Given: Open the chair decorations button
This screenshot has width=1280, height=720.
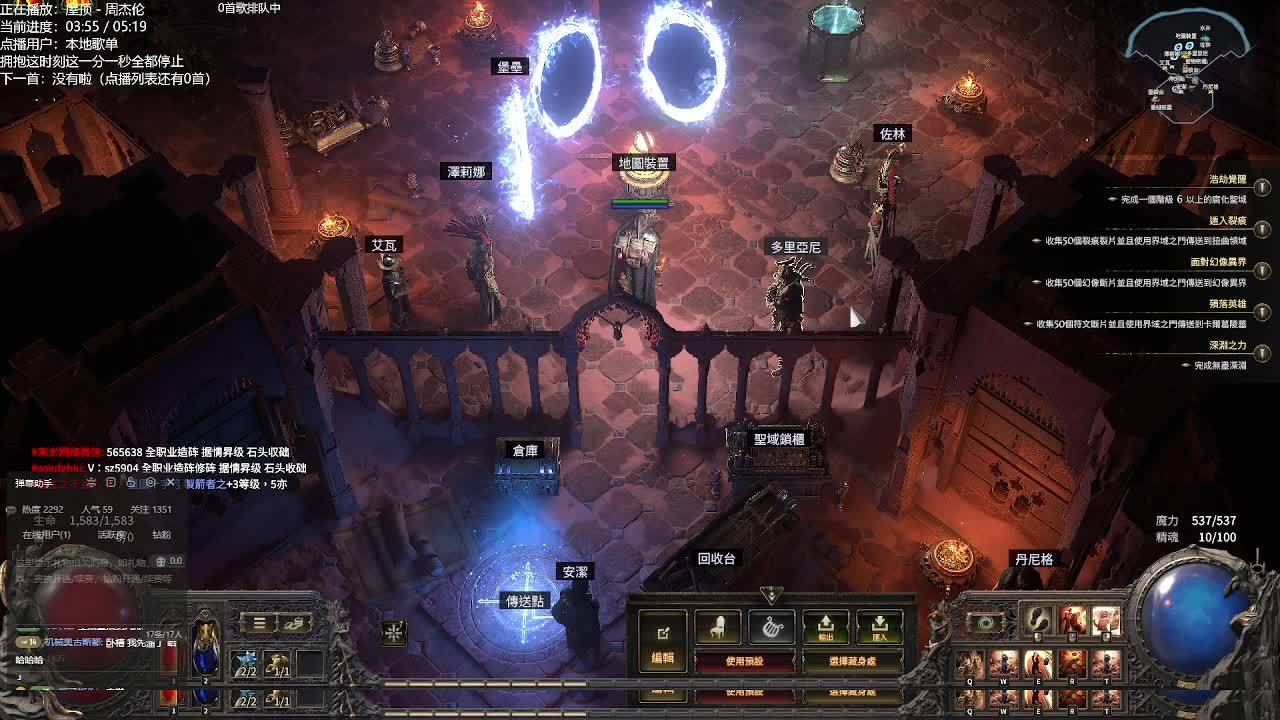Looking at the screenshot, I should (x=717, y=627).
